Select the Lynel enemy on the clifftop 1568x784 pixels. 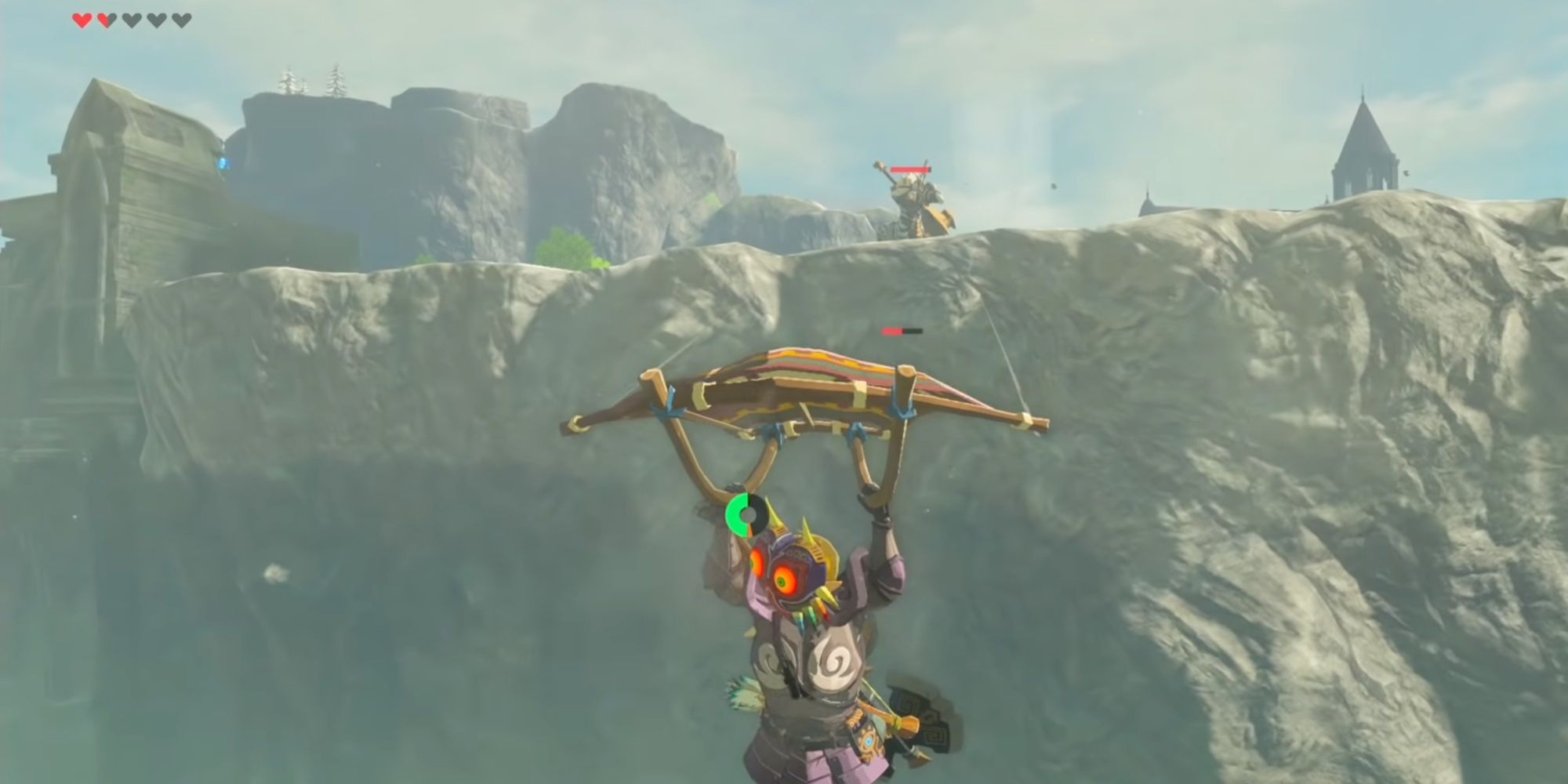coord(917,200)
